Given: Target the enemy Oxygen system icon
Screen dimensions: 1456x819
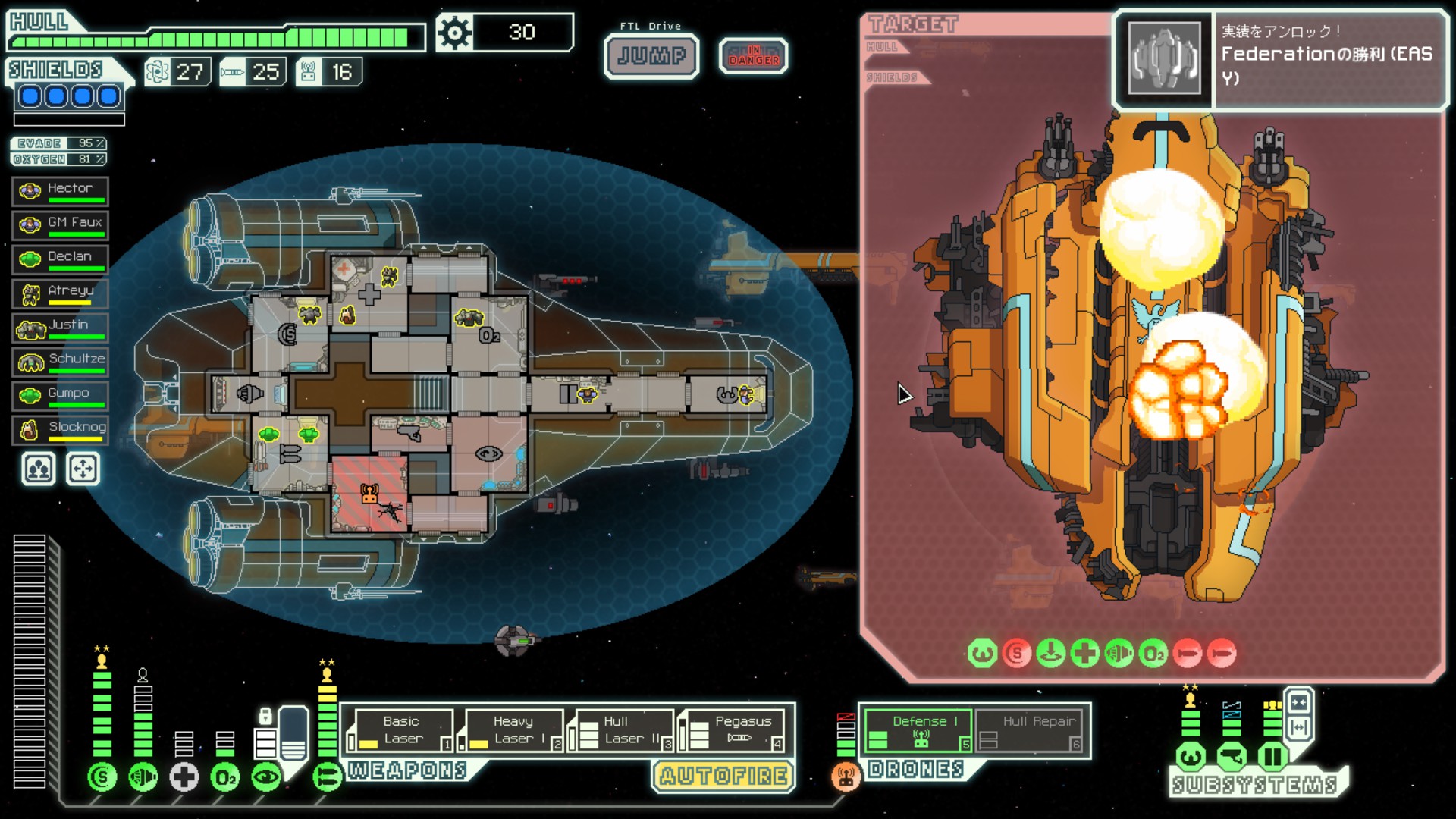Looking at the screenshot, I should coord(1152,652).
